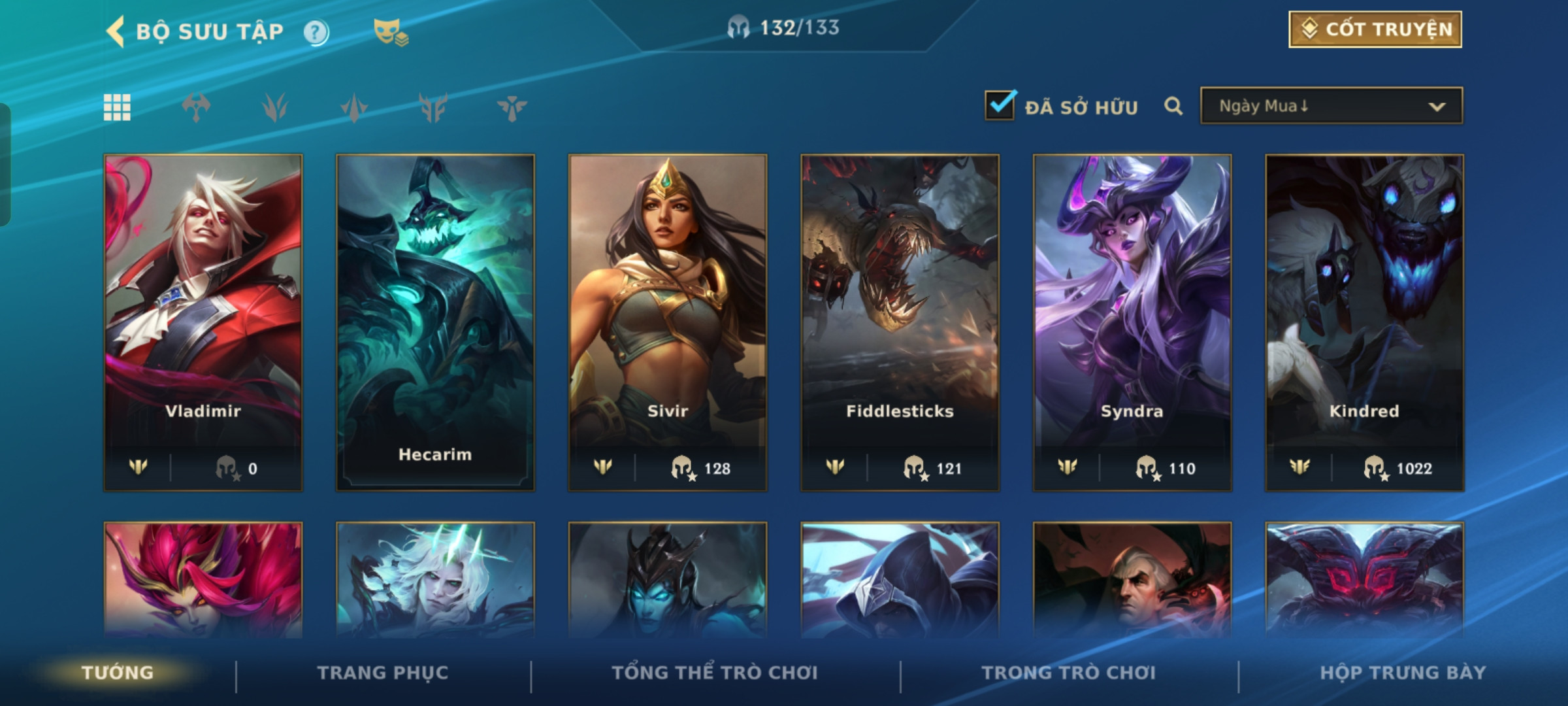Expand the Ngày Mua sort dropdown
This screenshot has width=1568, height=706.
click(1331, 106)
